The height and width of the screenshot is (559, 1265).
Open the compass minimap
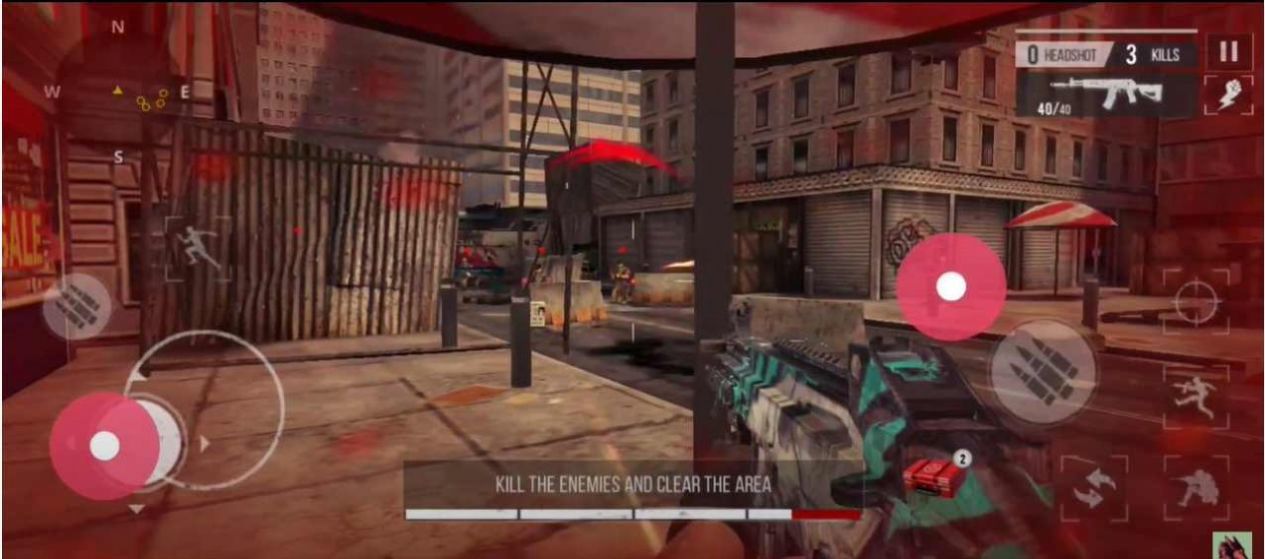click(x=118, y=92)
